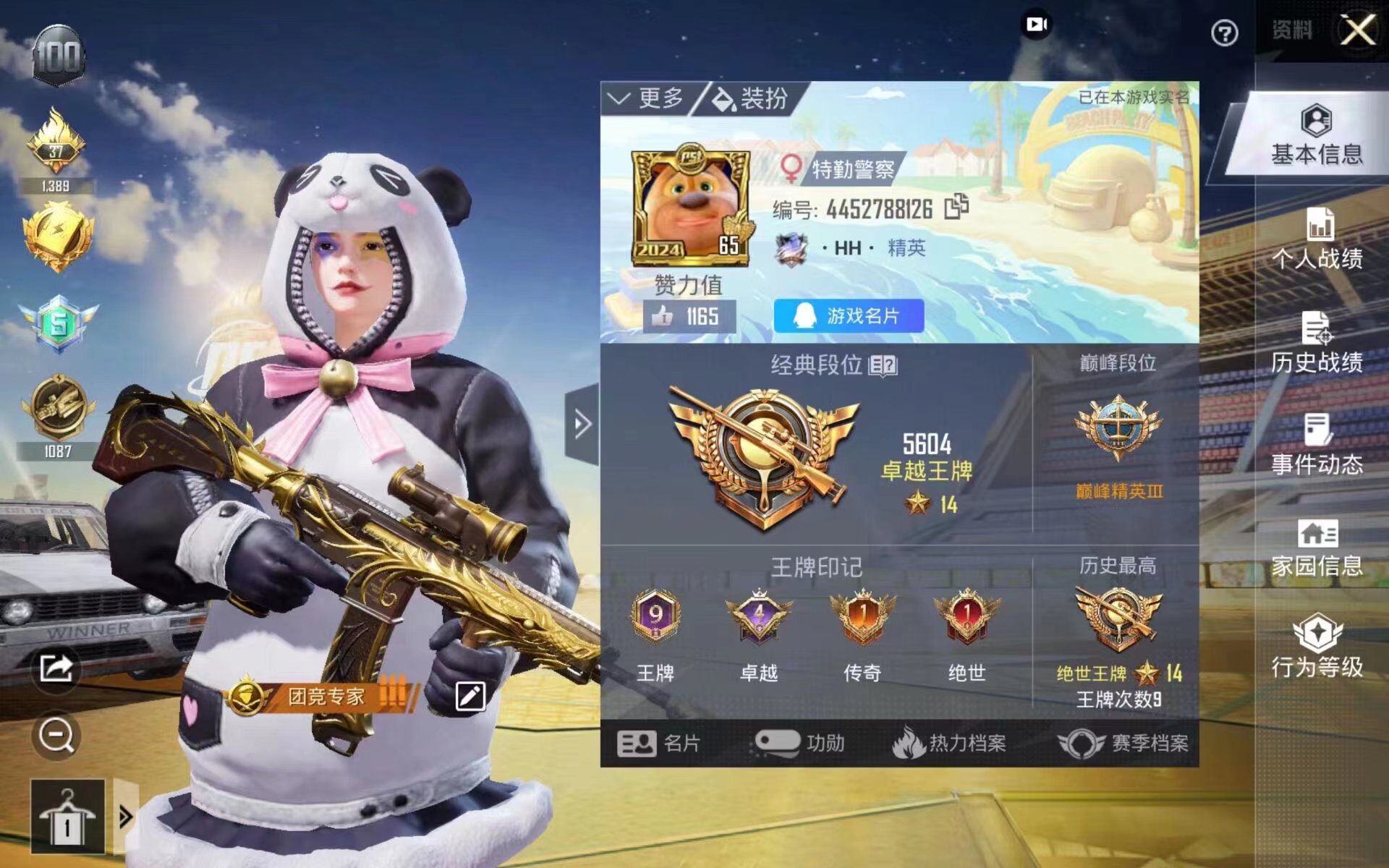Open the wardrobe hanger slot 1

(x=67, y=817)
